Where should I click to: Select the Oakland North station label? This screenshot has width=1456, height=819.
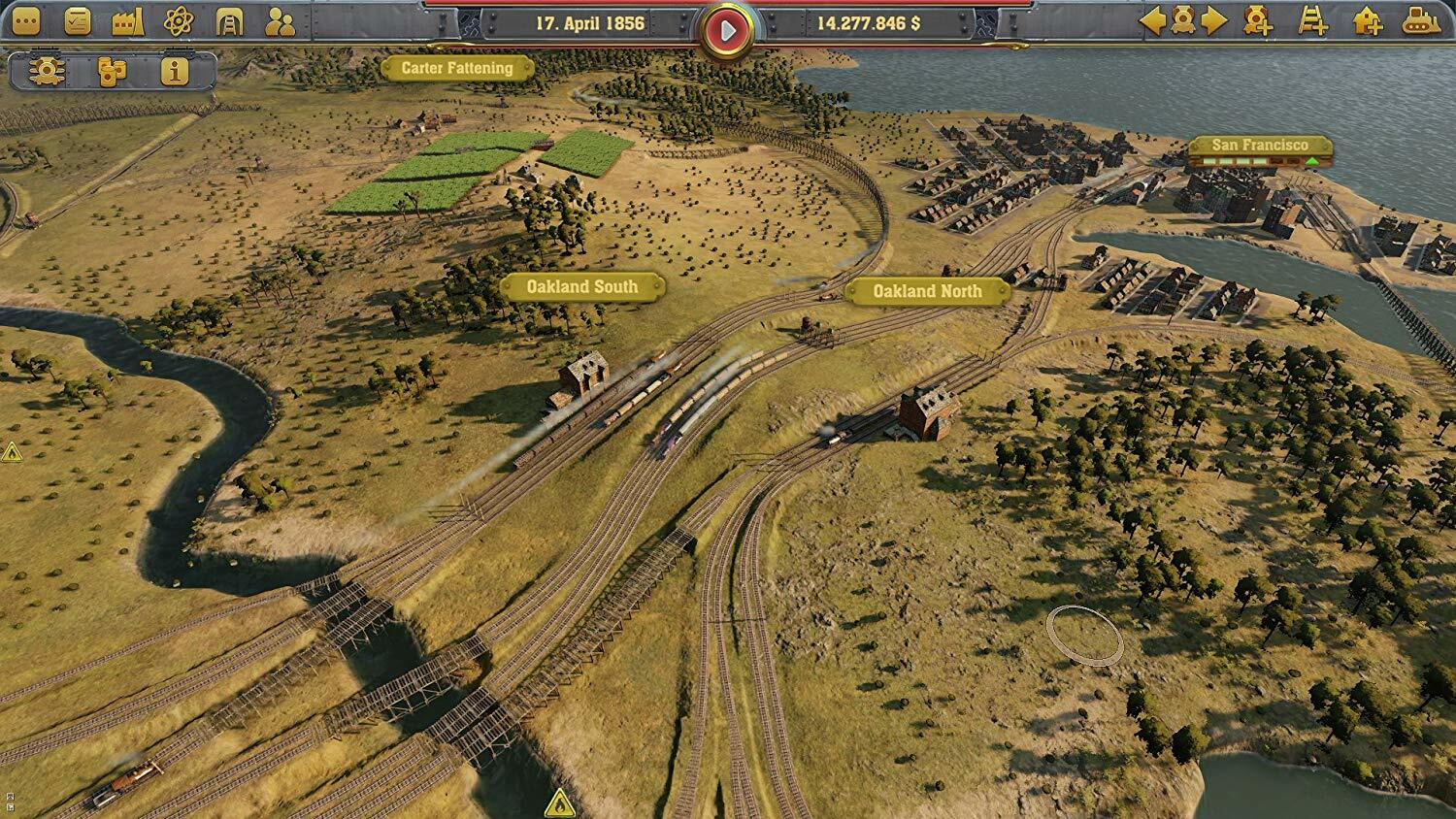[927, 291]
